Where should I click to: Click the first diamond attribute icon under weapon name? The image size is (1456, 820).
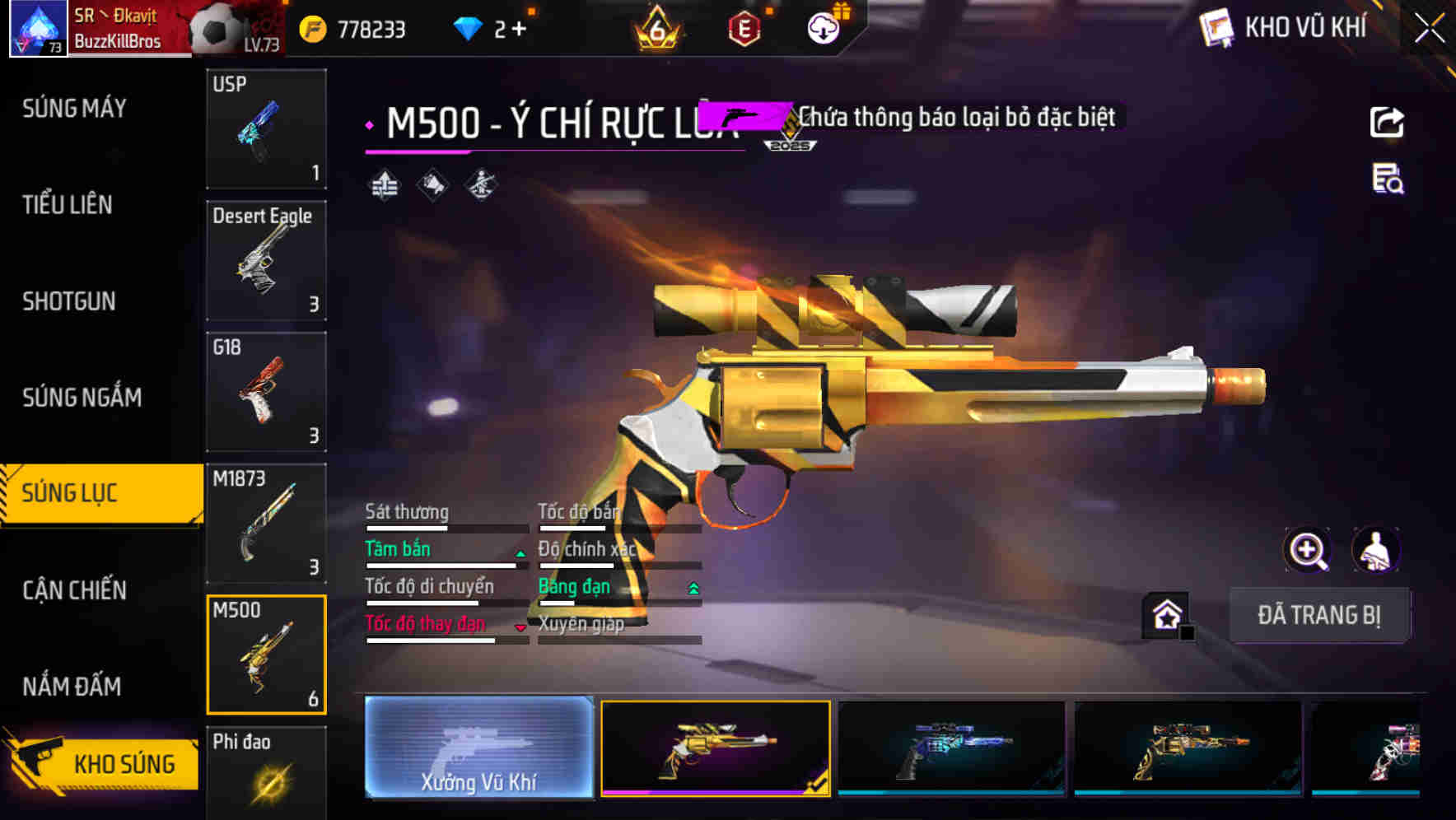[x=385, y=184]
